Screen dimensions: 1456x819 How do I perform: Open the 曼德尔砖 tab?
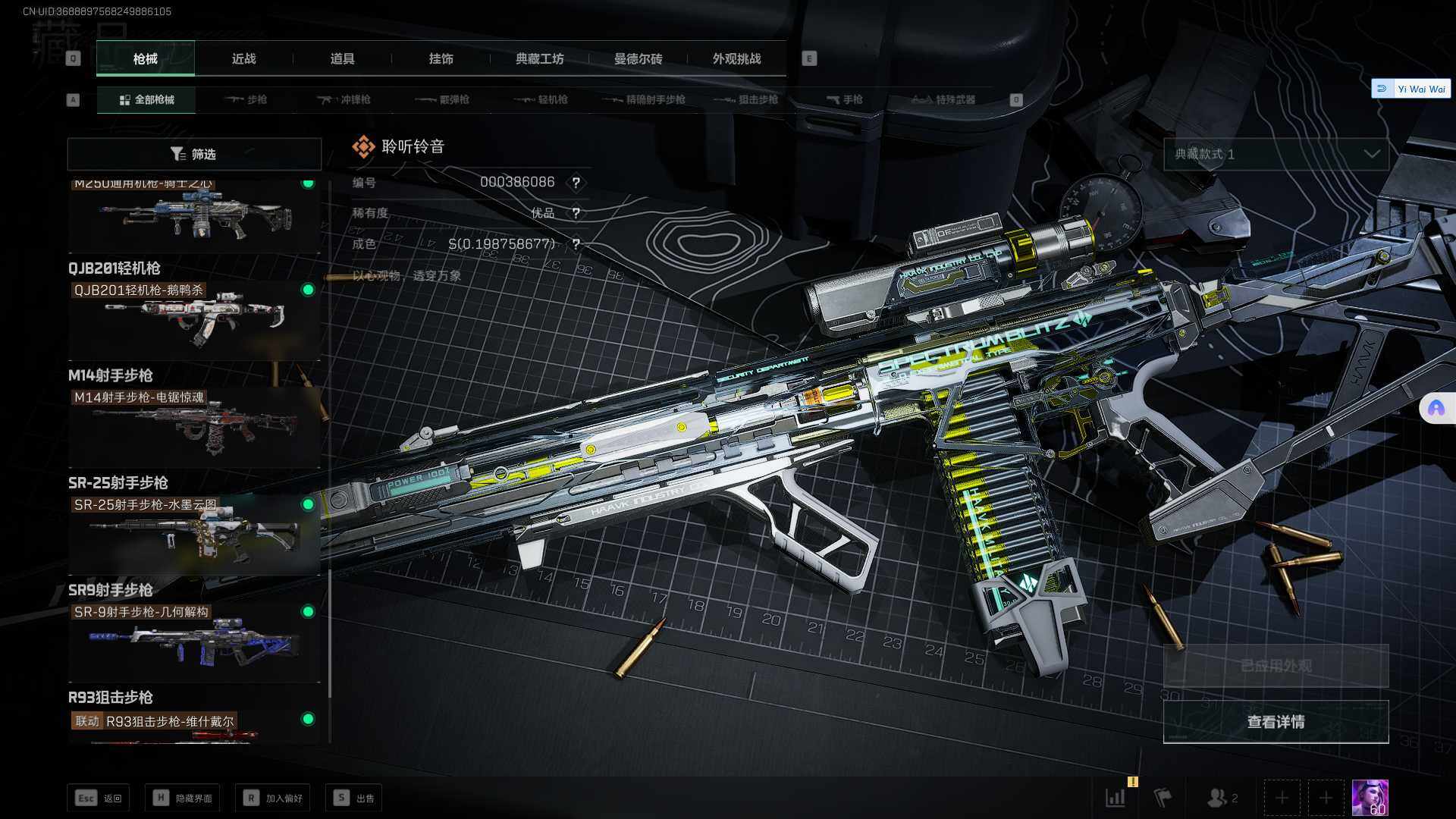638,58
